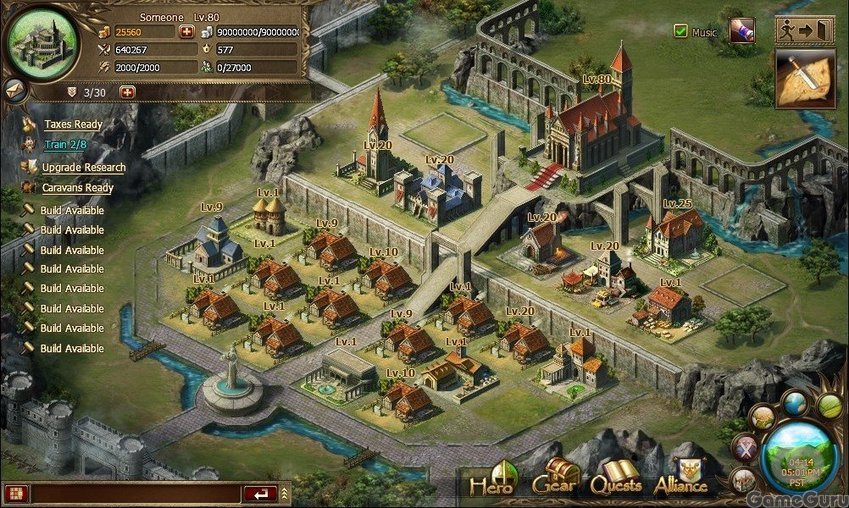This screenshot has width=849, height=508.
Task: Open the crossed swords round button
Action: (x=744, y=449)
